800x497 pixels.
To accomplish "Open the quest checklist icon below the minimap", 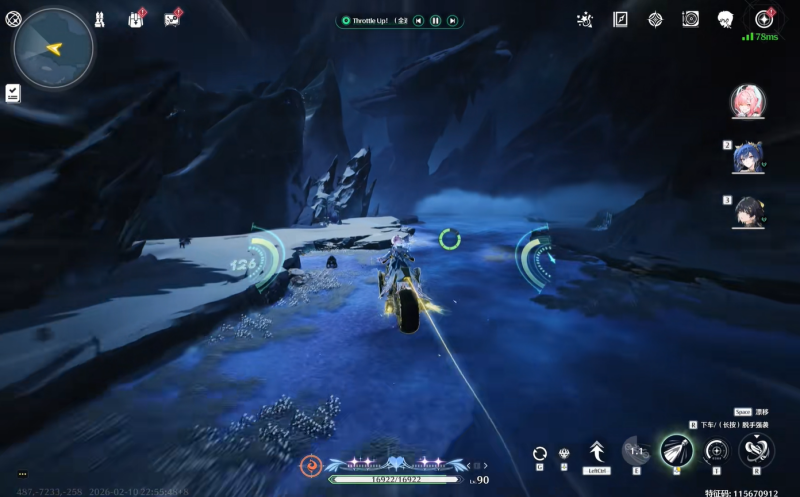I will point(12,93).
